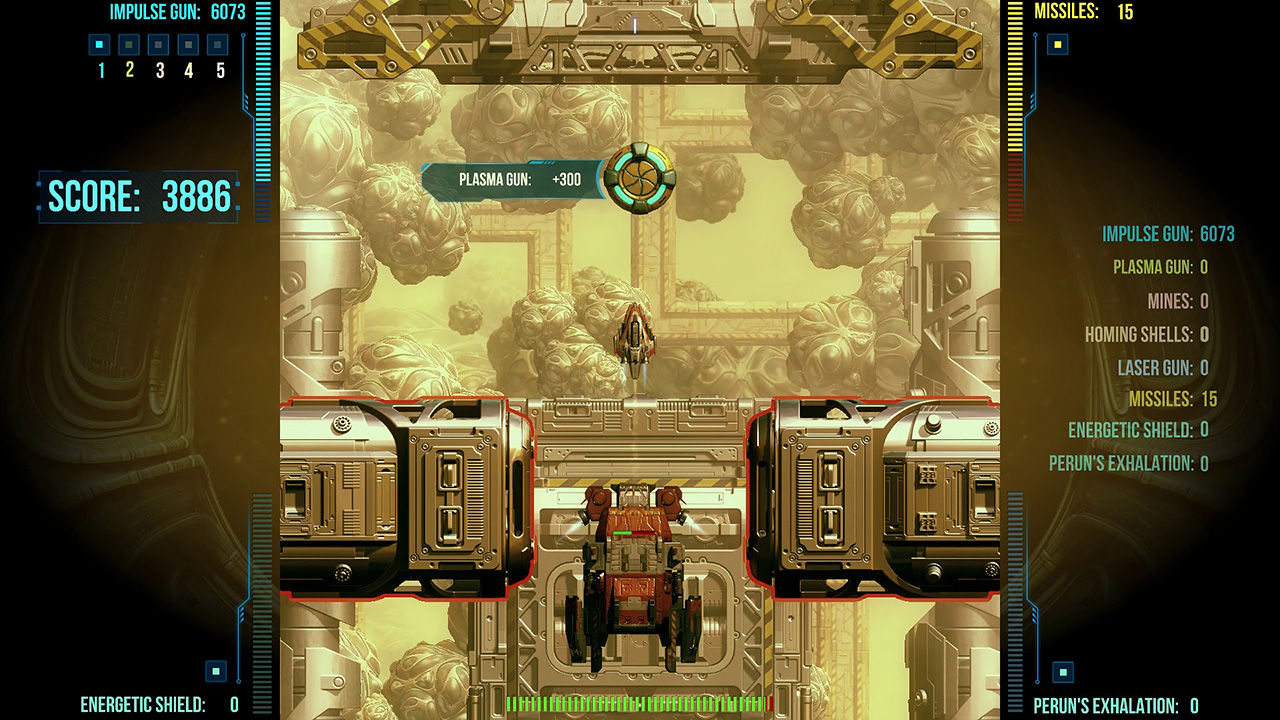Viewport: 1280px width, 720px height.
Task: Select the Laser Gun entry
Action: tap(1160, 368)
